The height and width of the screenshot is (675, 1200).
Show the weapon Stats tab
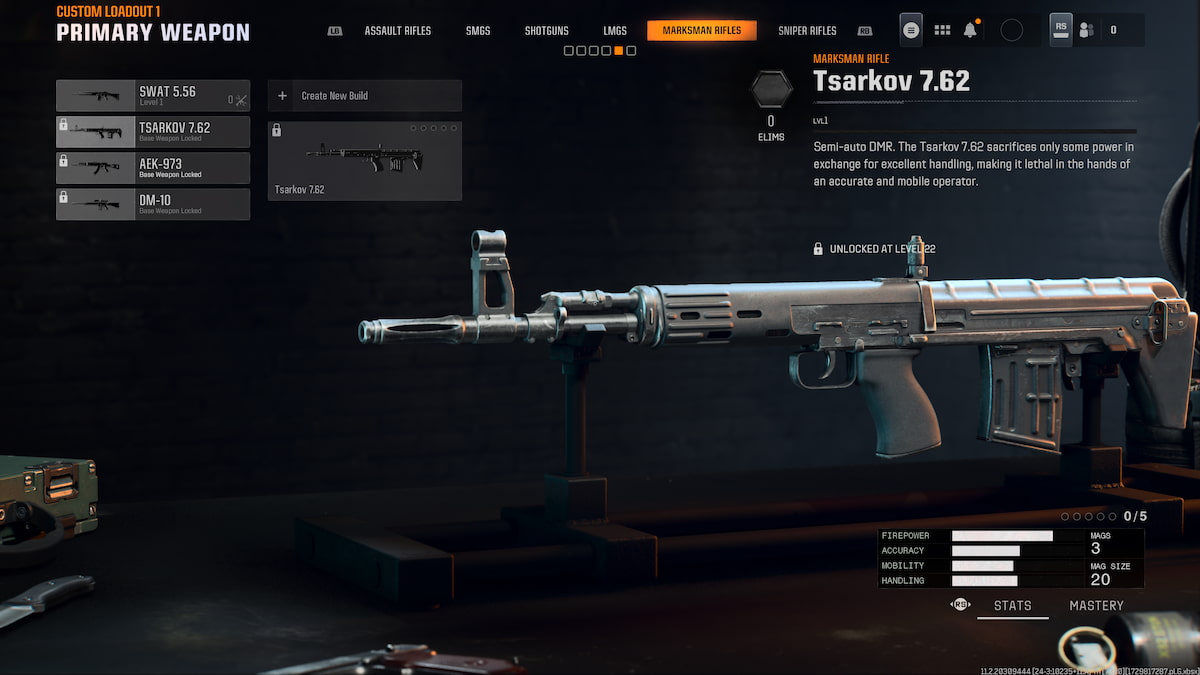1012,606
